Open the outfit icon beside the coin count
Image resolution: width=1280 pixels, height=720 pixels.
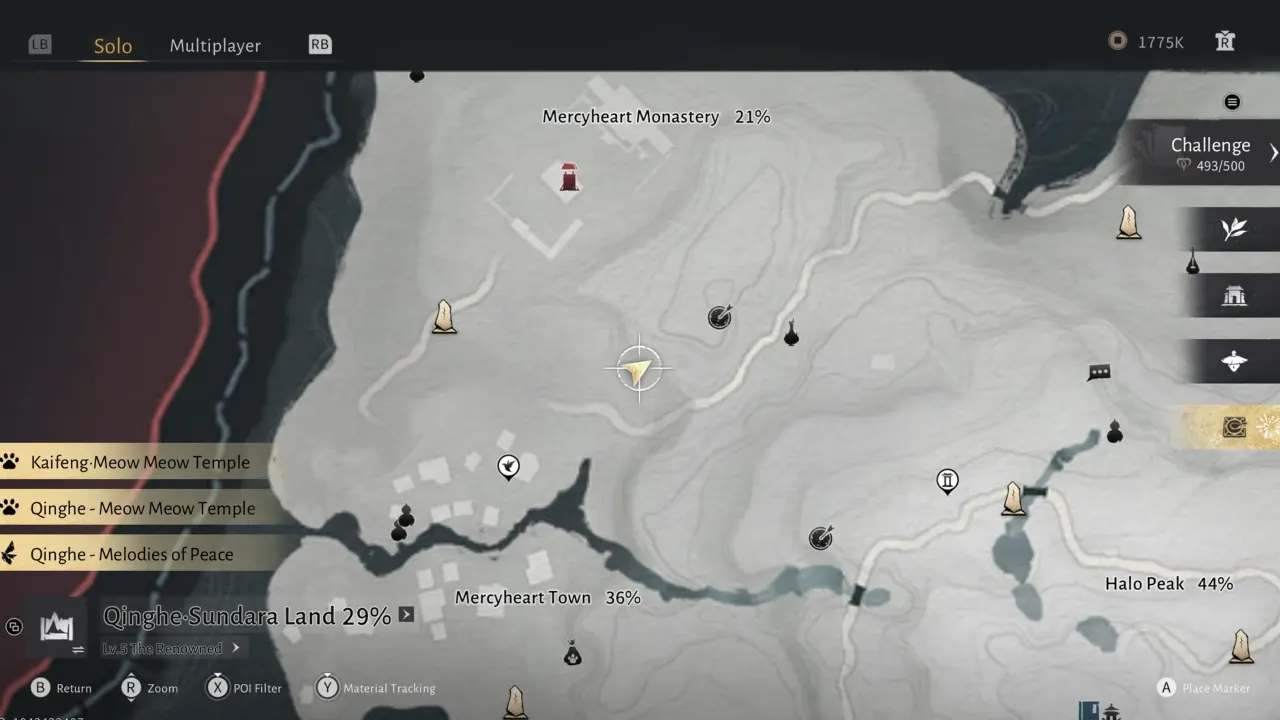(1225, 41)
